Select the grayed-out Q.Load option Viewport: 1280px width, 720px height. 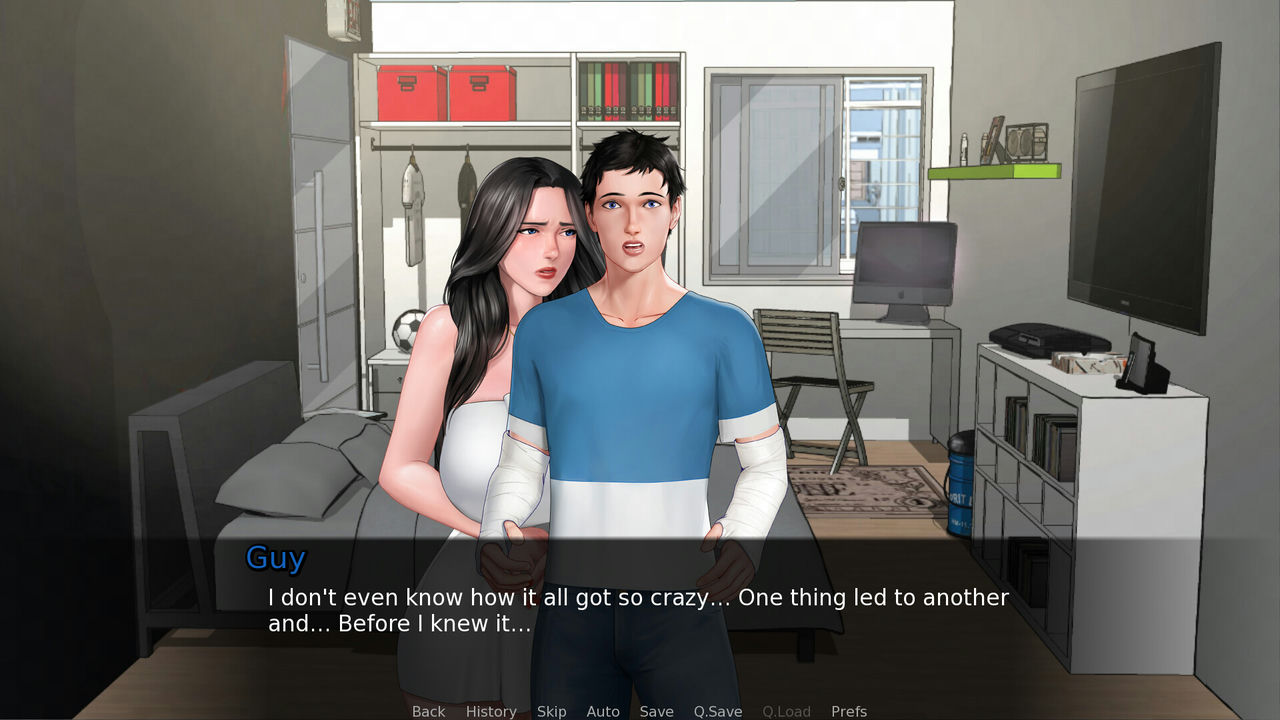click(x=786, y=711)
